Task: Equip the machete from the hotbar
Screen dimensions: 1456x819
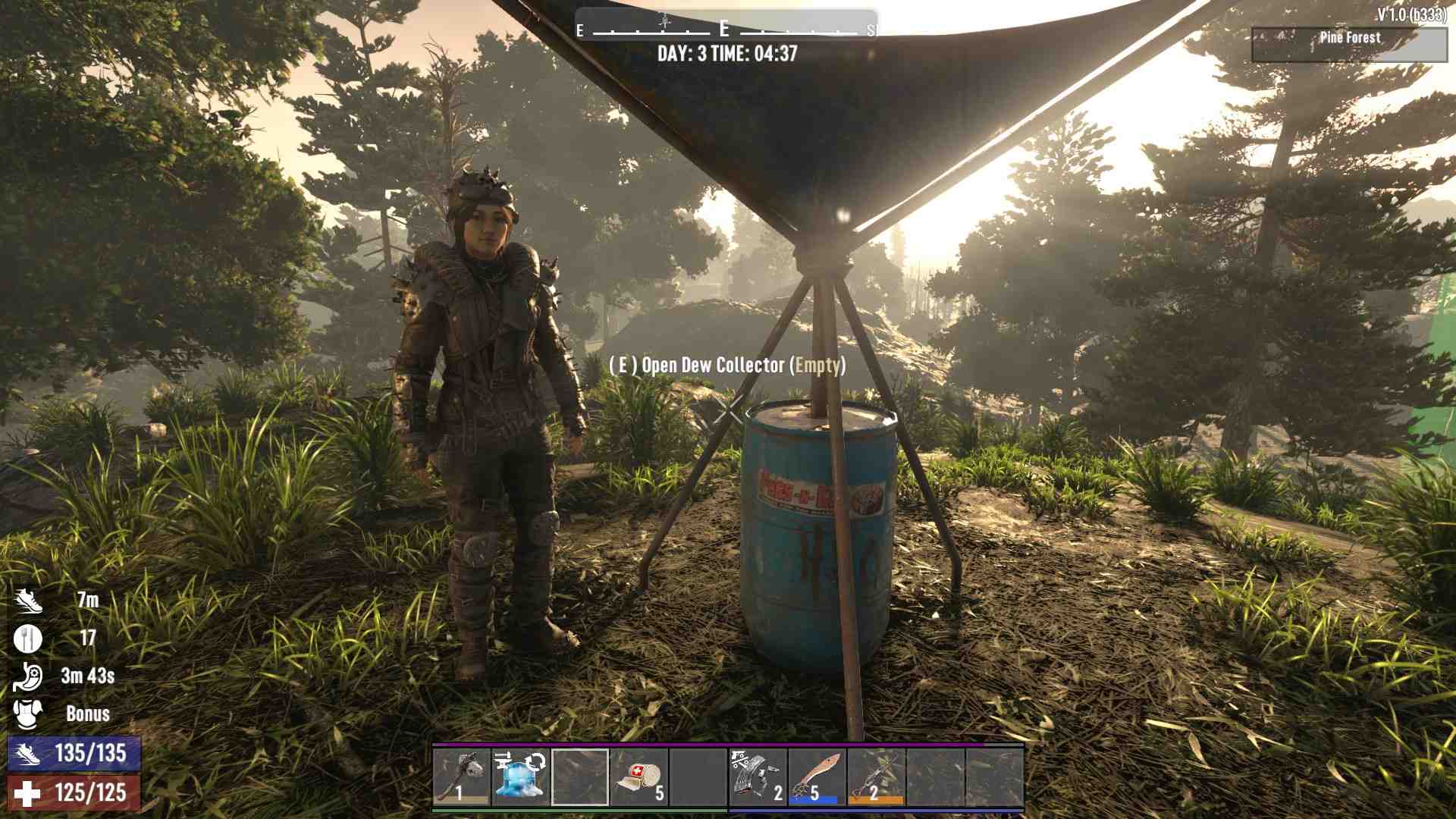Action: (x=817, y=777)
